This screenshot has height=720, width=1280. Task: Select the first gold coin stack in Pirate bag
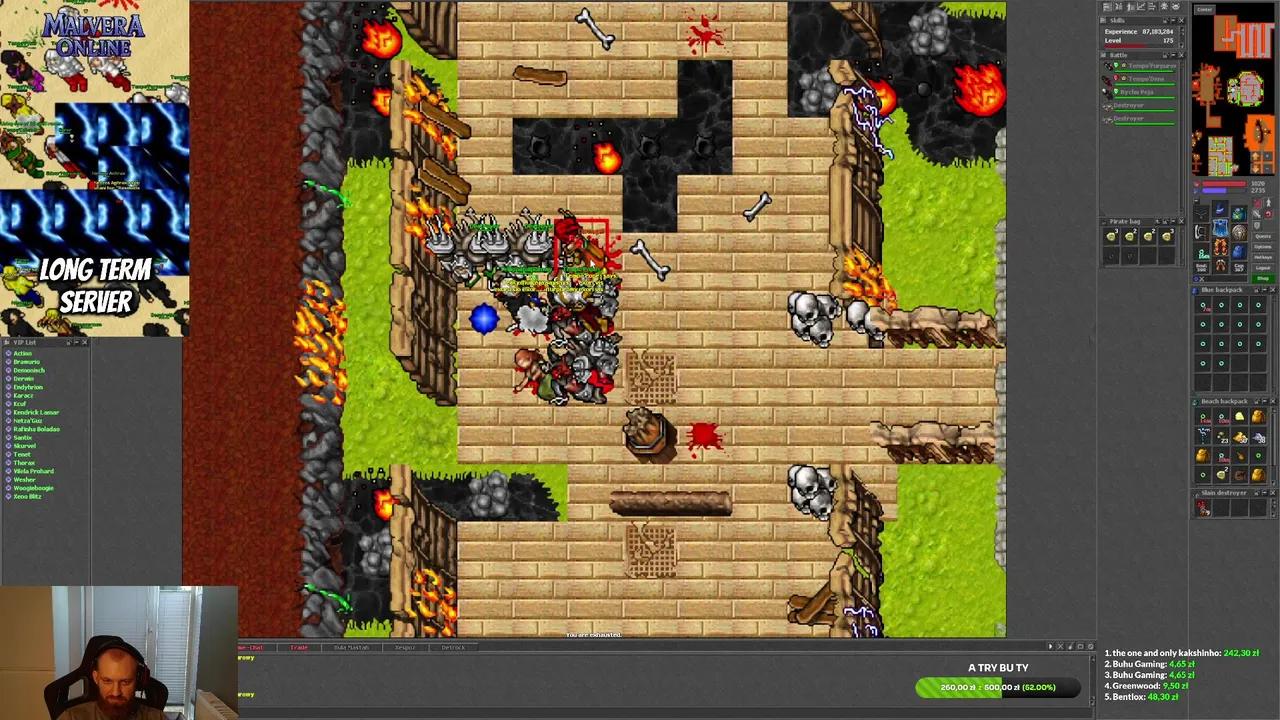click(x=1111, y=236)
